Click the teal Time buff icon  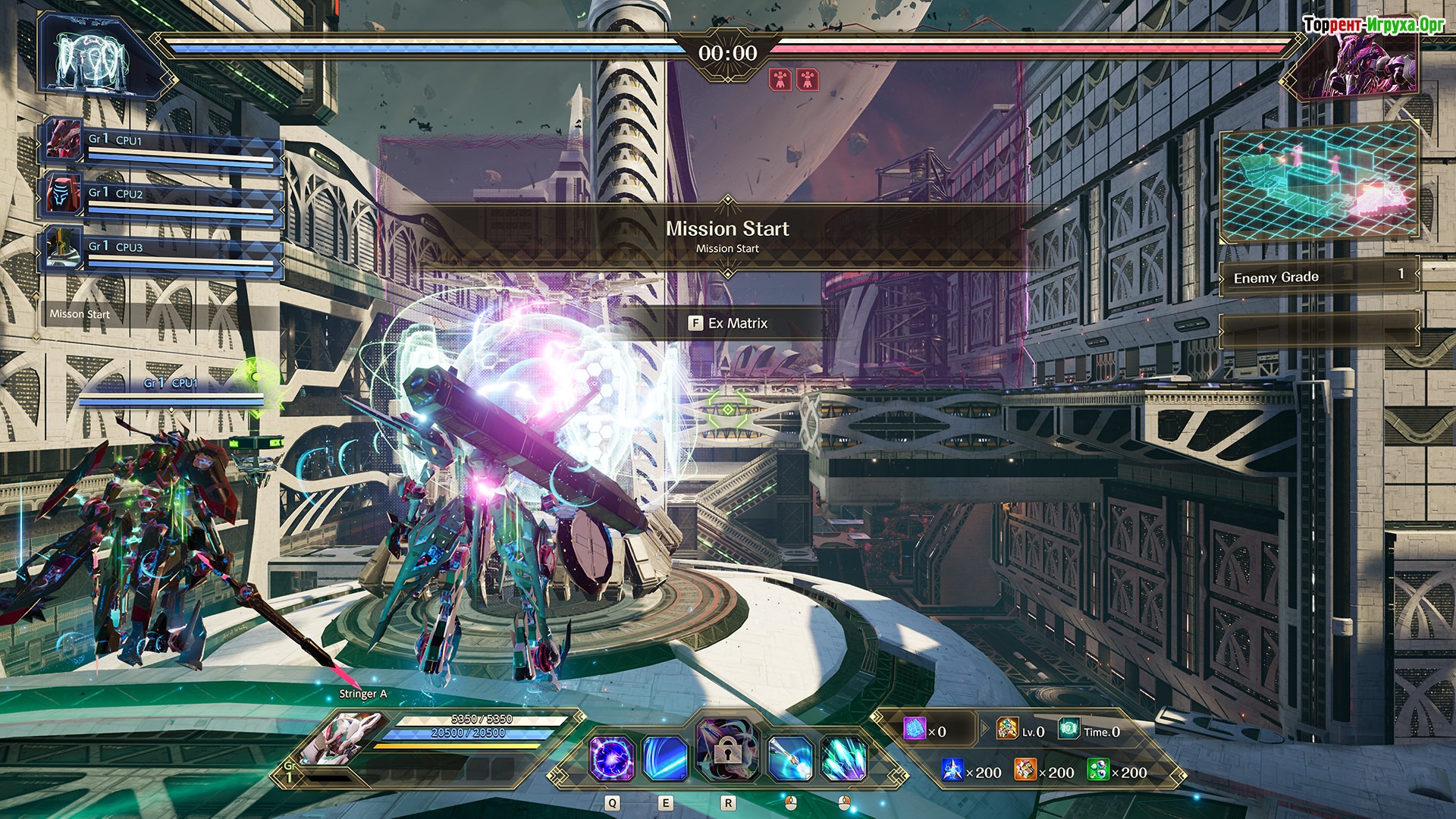click(1069, 730)
